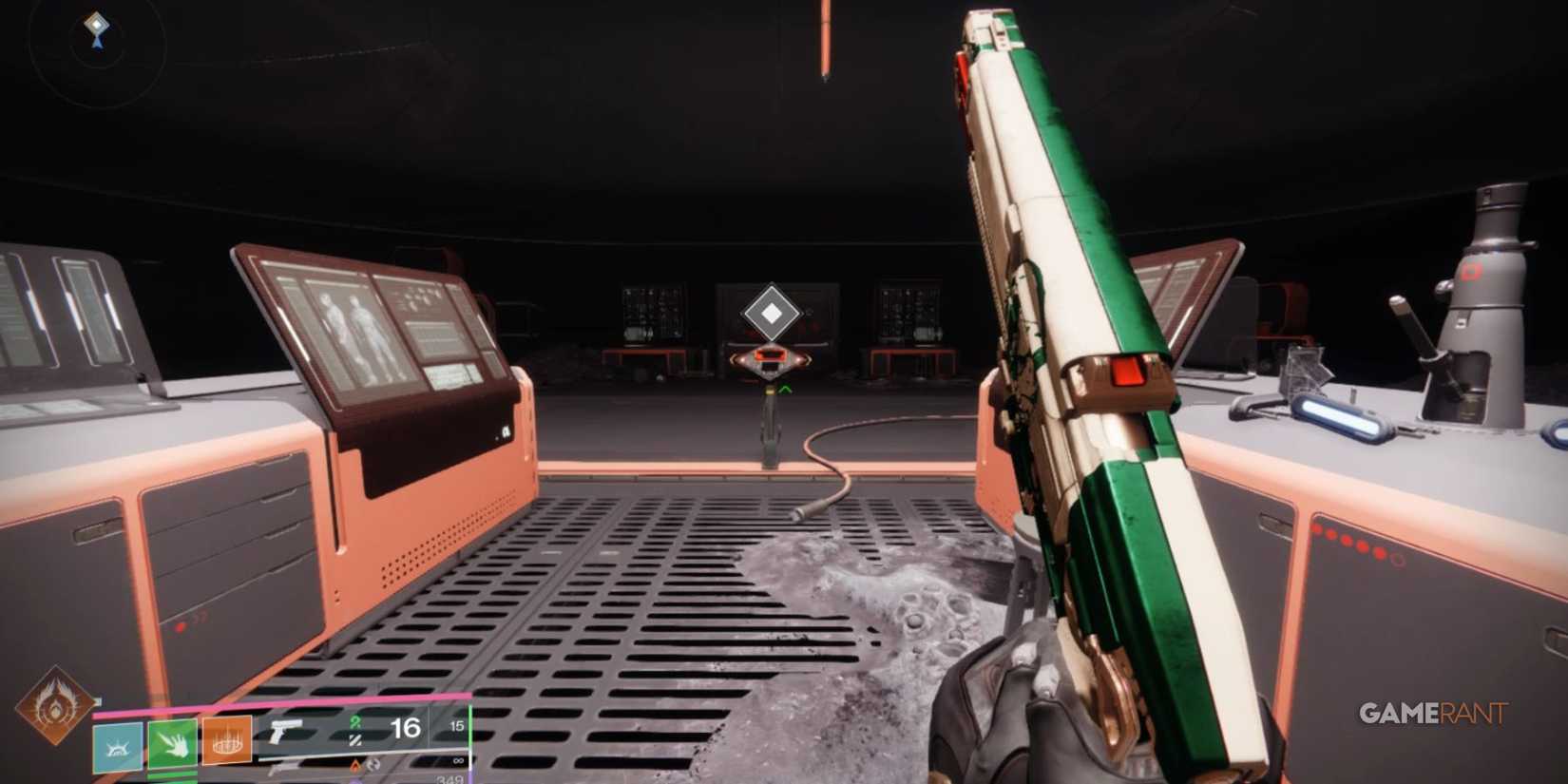This screenshot has width=1568, height=784.
Task: Click the solar damage element icon
Action: click(x=355, y=767)
